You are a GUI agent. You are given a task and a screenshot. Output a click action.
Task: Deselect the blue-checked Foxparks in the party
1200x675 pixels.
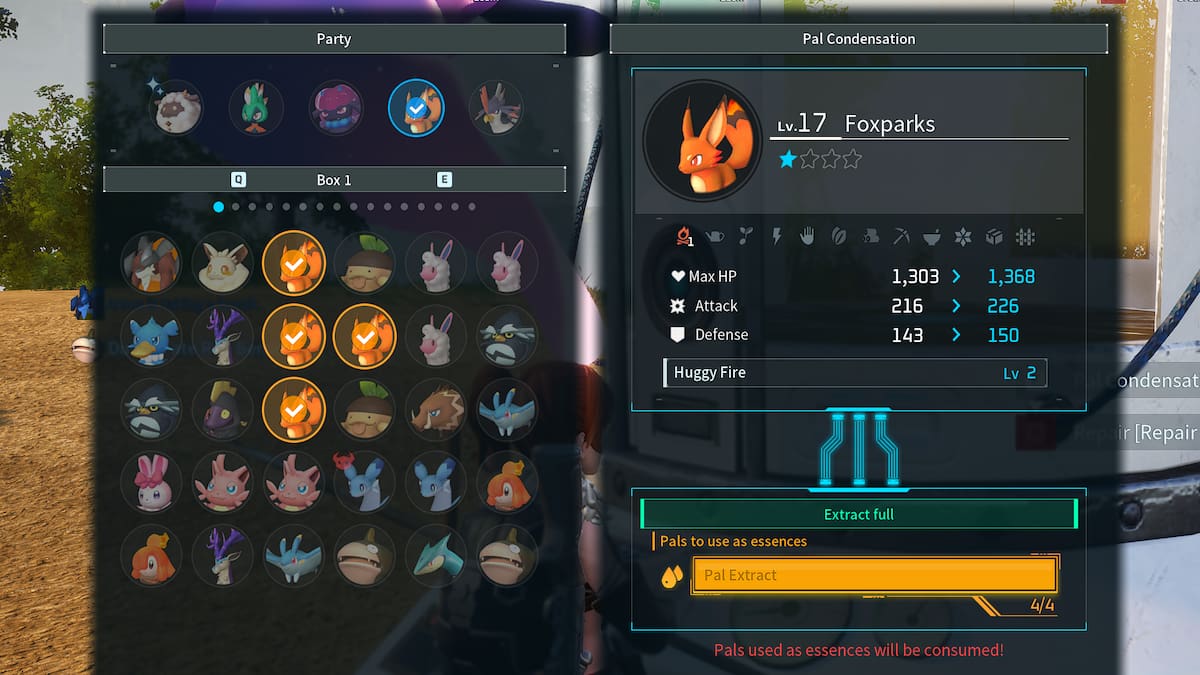coord(416,108)
